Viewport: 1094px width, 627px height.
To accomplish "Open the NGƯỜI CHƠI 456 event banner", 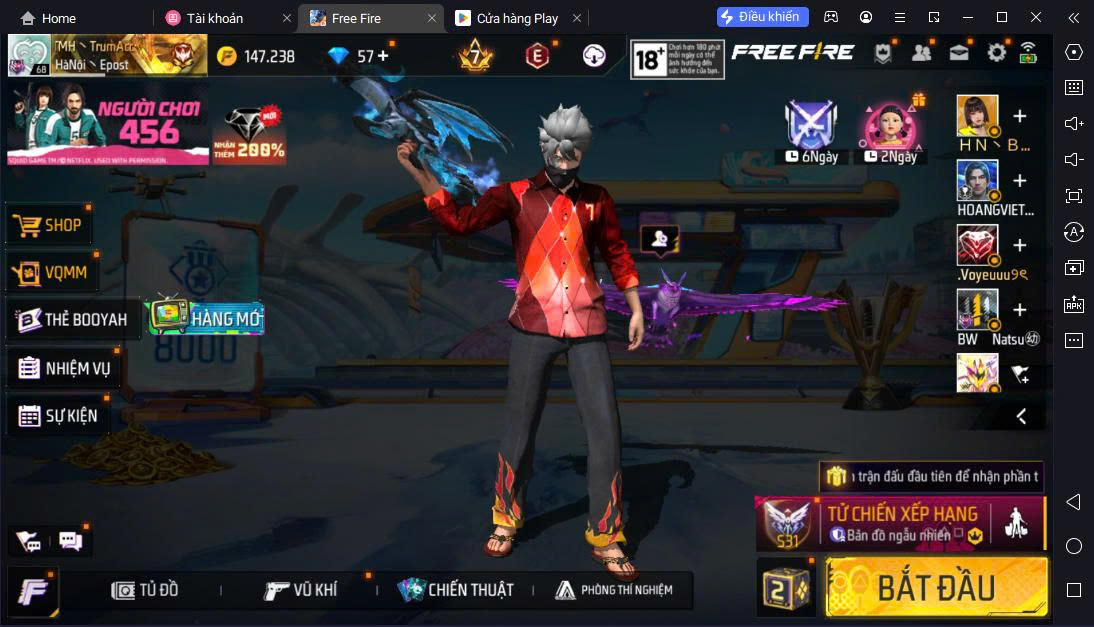I will (x=107, y=123).
